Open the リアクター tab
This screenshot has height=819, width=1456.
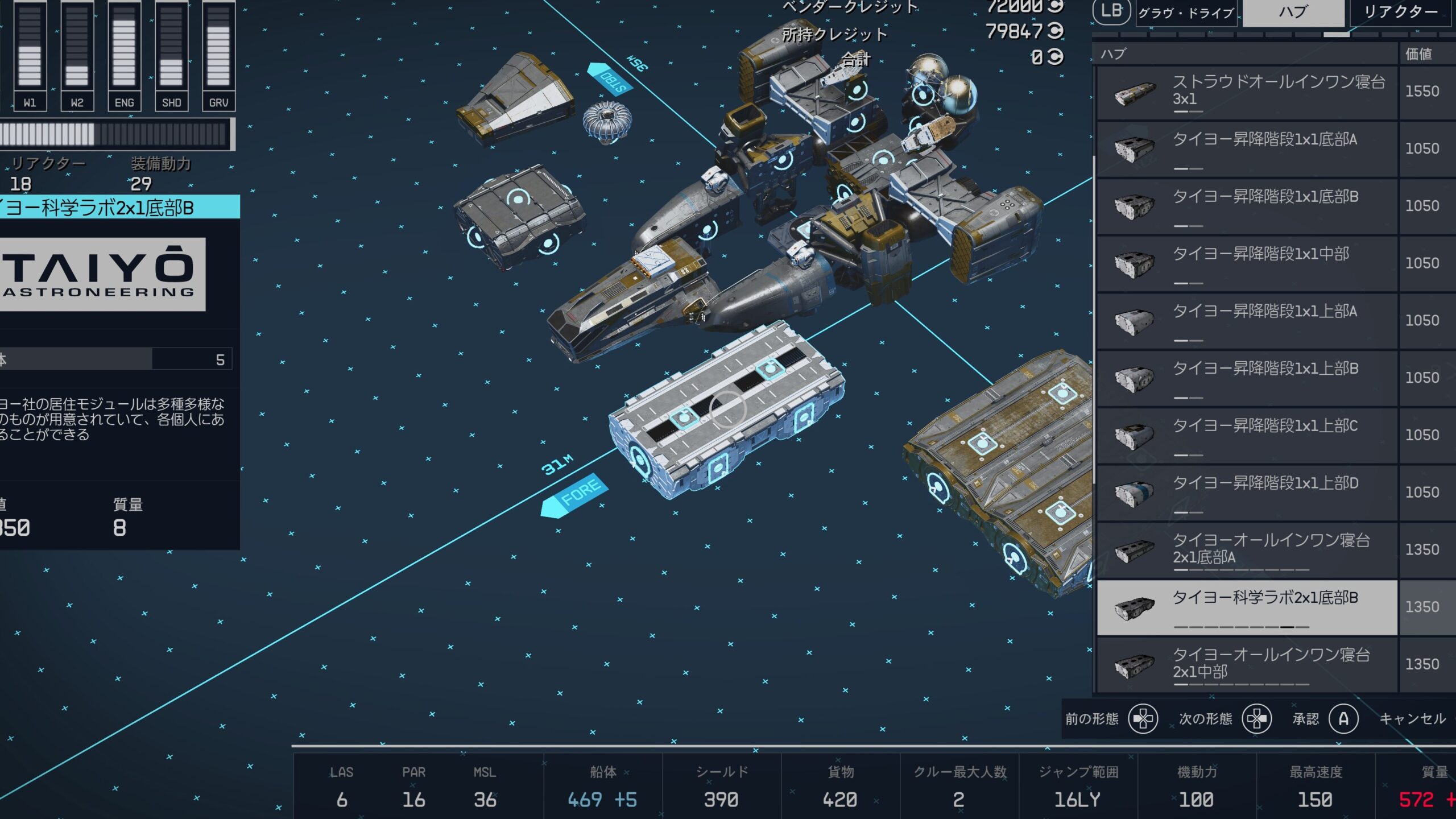[x=1400, y=13]
